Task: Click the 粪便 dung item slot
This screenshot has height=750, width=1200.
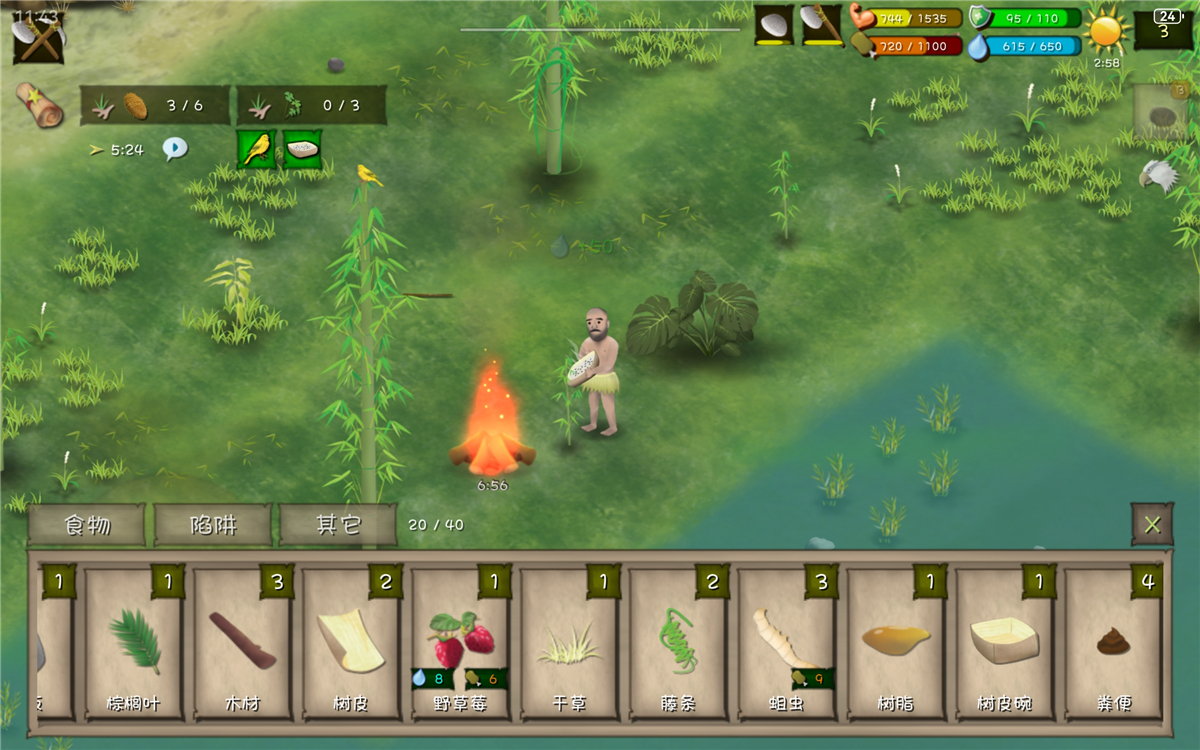Action: [1113, 644]
